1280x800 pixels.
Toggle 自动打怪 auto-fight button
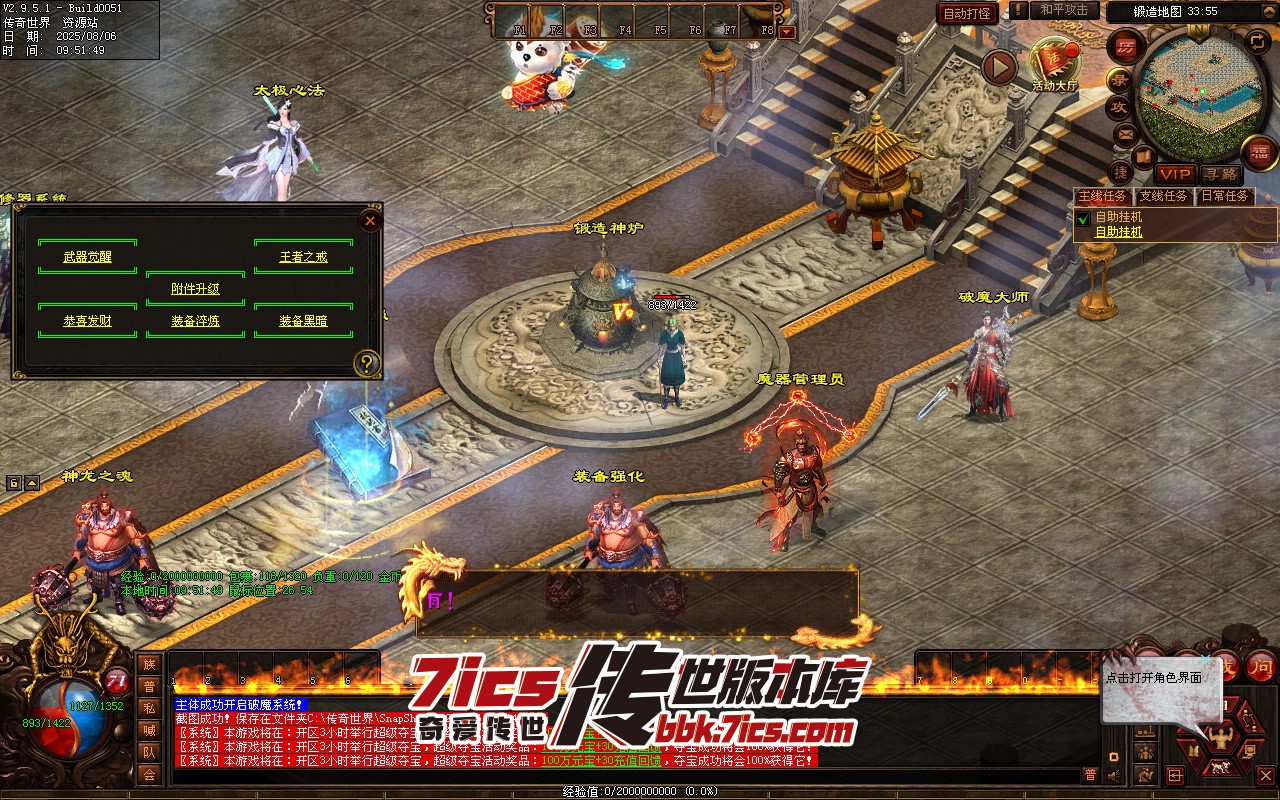[x=968, y=13]
